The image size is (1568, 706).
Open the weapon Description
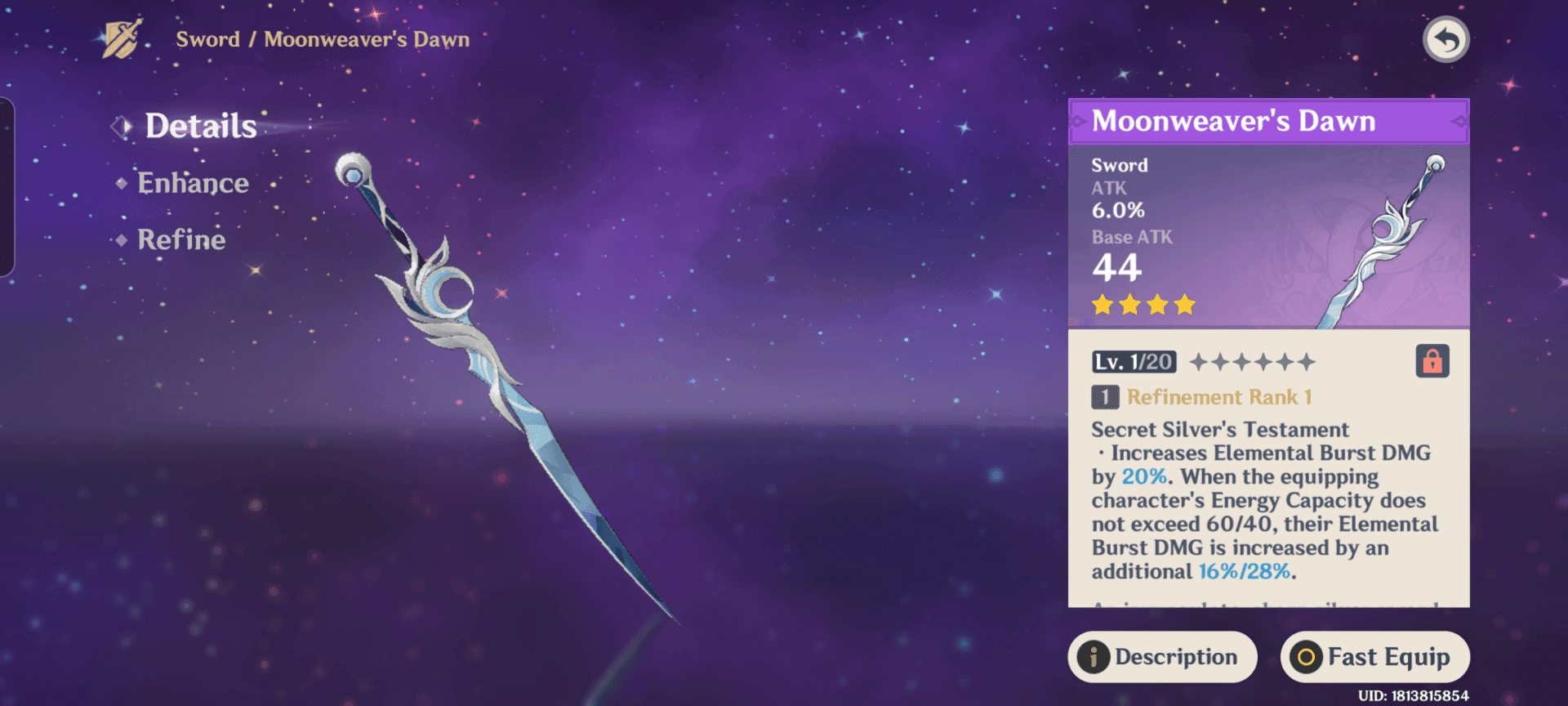[1162, 656]
